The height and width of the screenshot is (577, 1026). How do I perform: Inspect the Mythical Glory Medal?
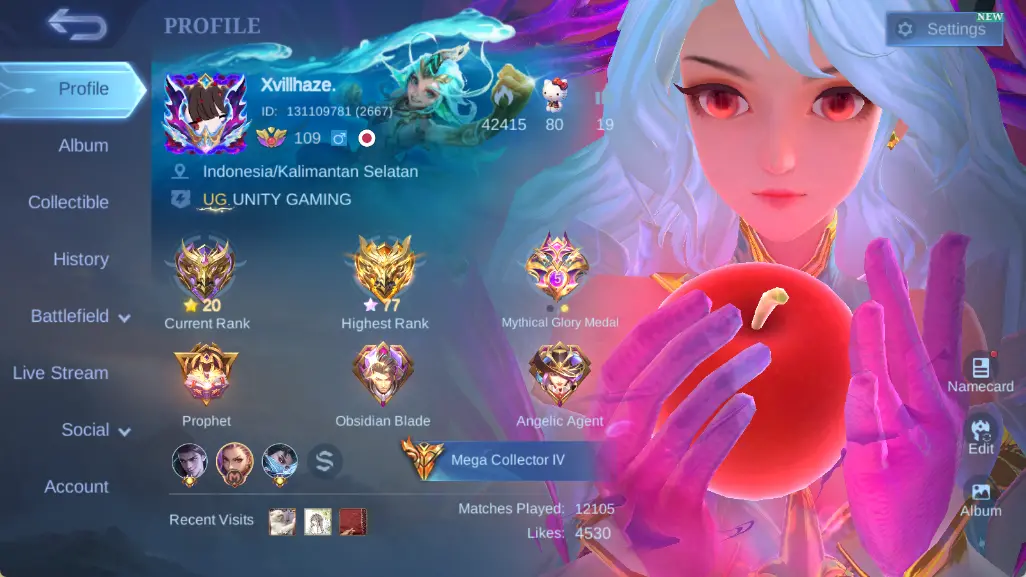coord(558,267)
